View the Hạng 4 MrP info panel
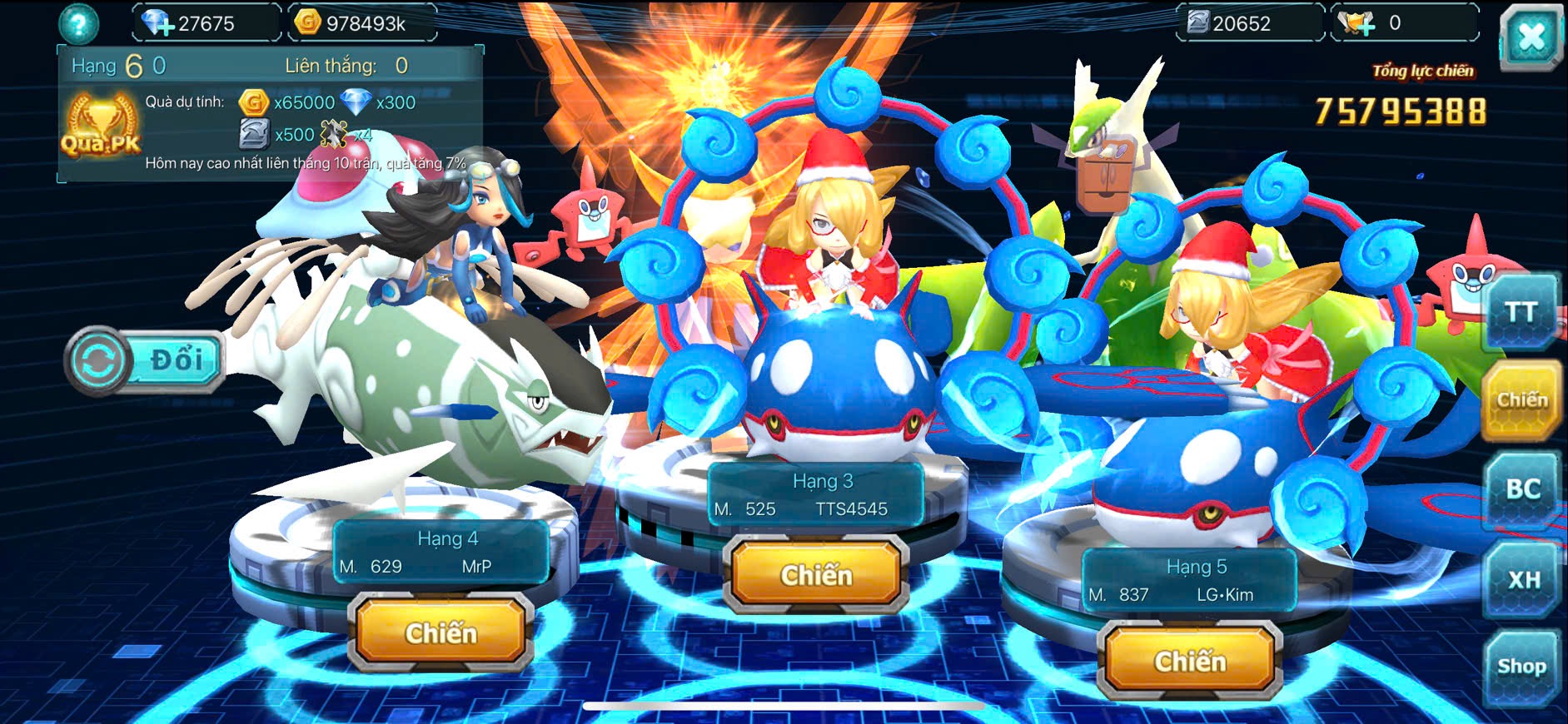This screenshot has height=724, width=1568. coord(441,553)
